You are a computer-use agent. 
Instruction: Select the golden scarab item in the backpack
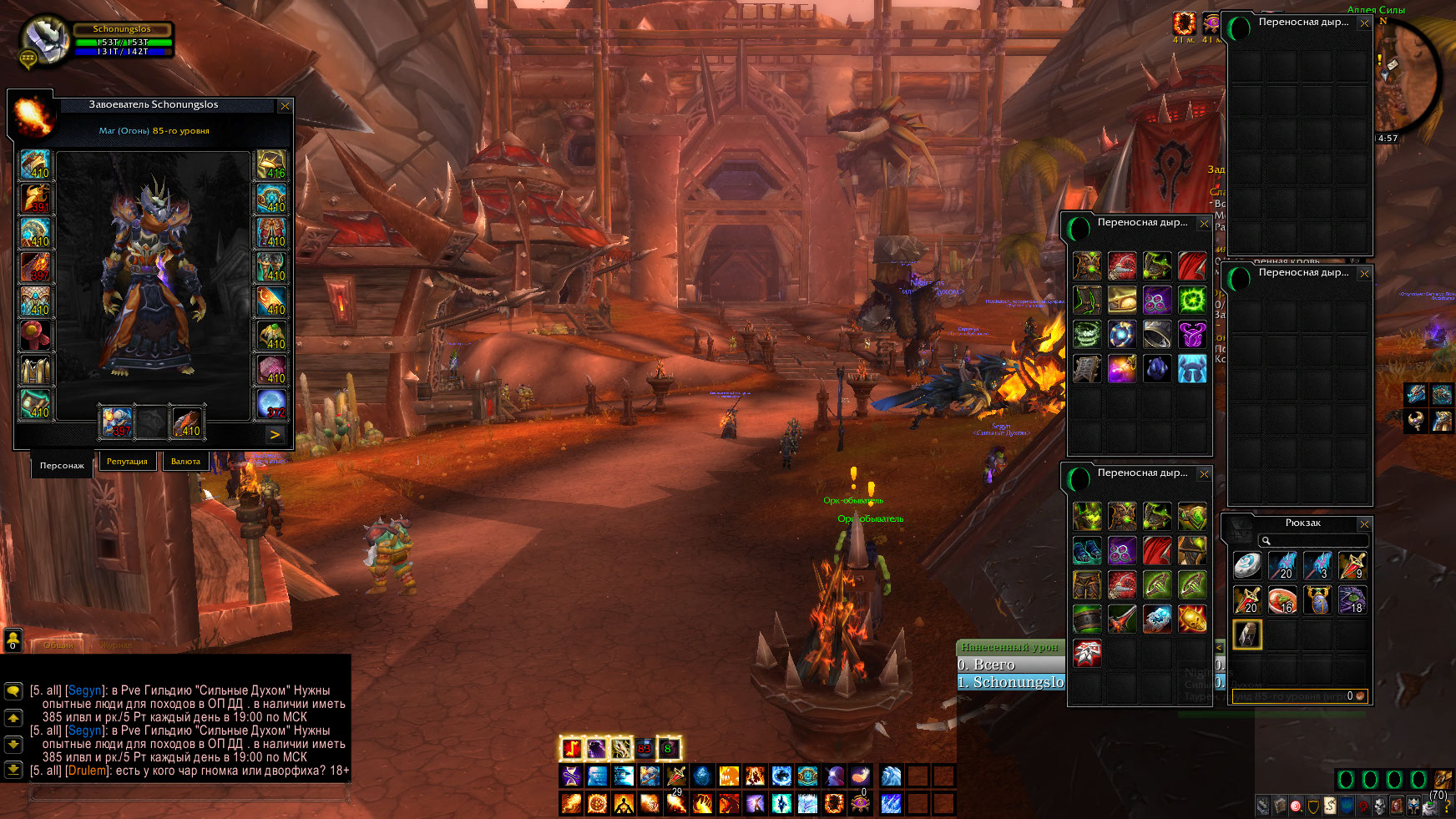coord(1317,600)
